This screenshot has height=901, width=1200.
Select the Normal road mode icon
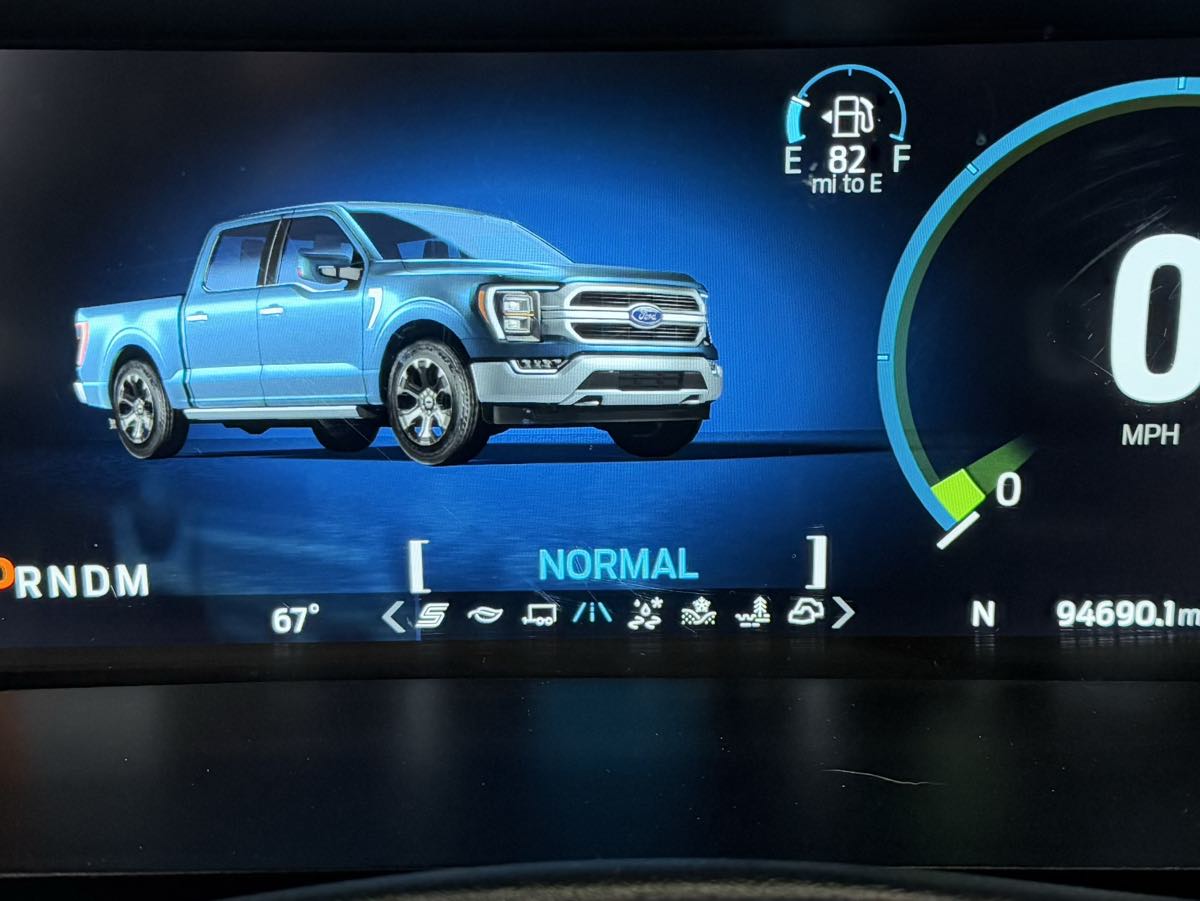(592, 613)
